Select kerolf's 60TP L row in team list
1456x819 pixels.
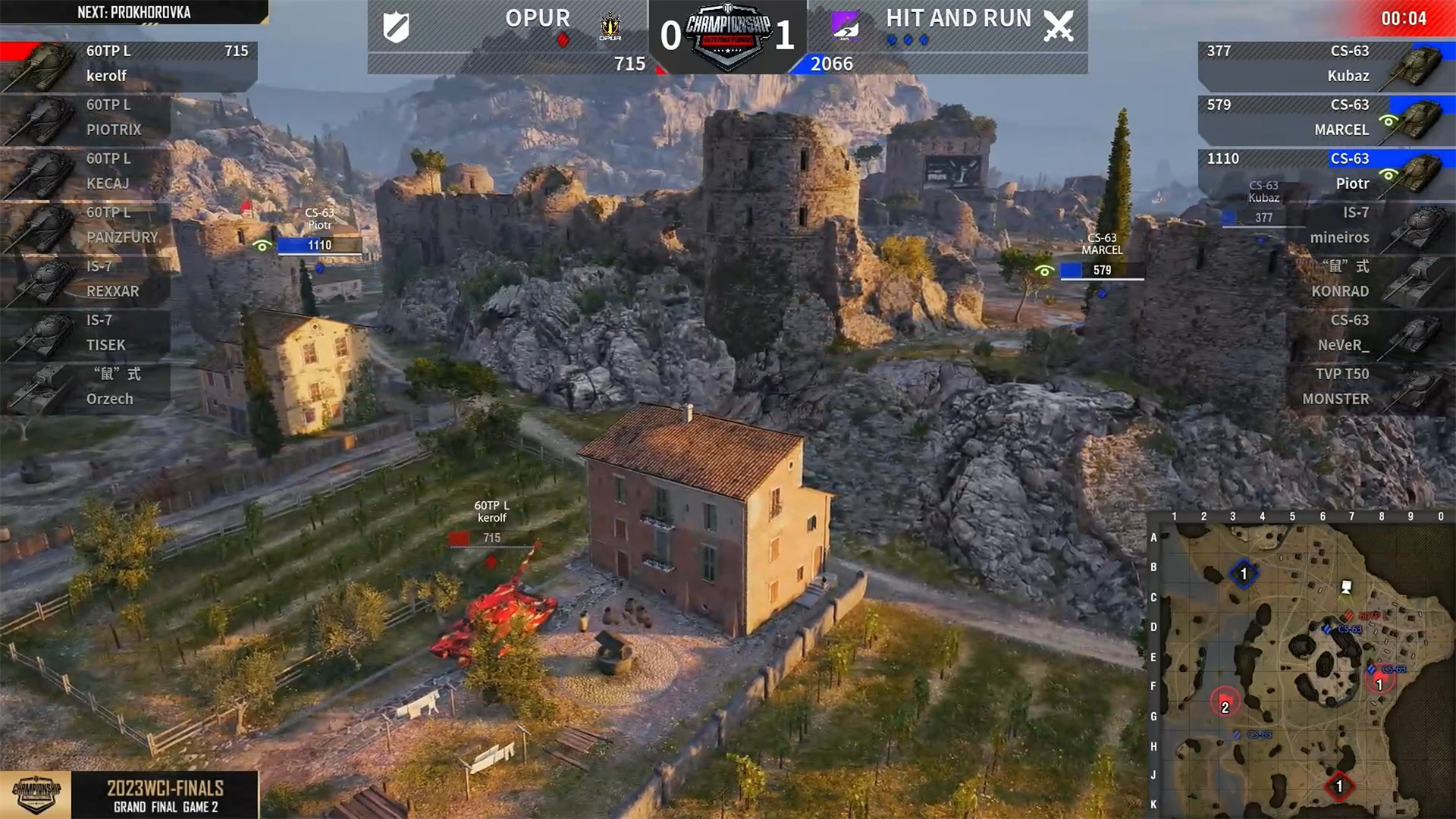[x=129, y=64]
